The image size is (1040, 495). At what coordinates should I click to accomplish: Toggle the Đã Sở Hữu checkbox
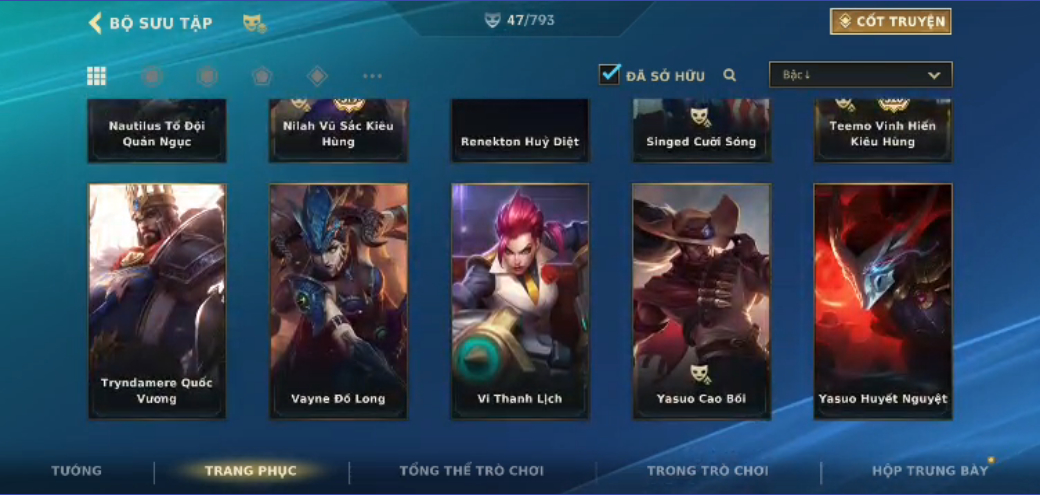tap(609, 75)
